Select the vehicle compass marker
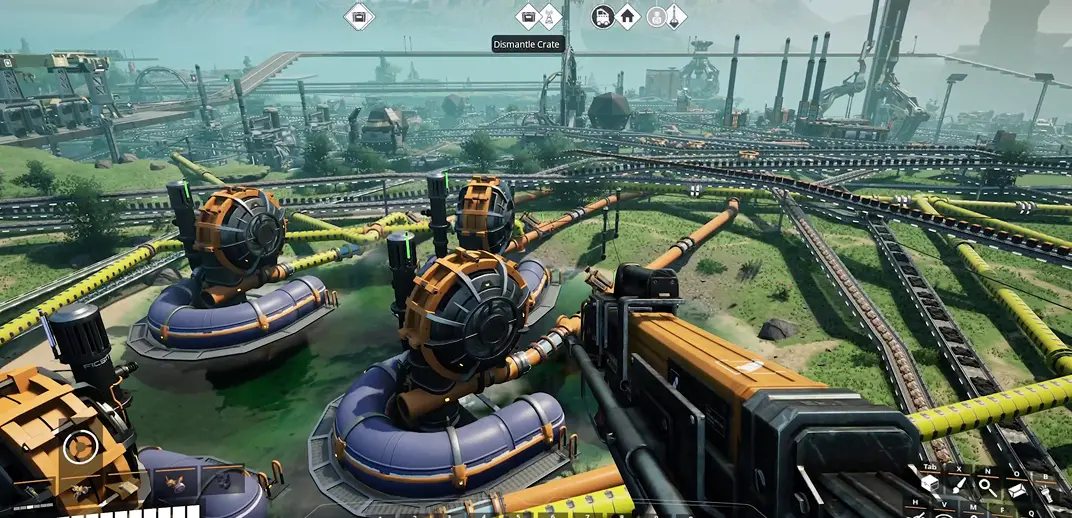1072x518 pixels. [603, 17]
